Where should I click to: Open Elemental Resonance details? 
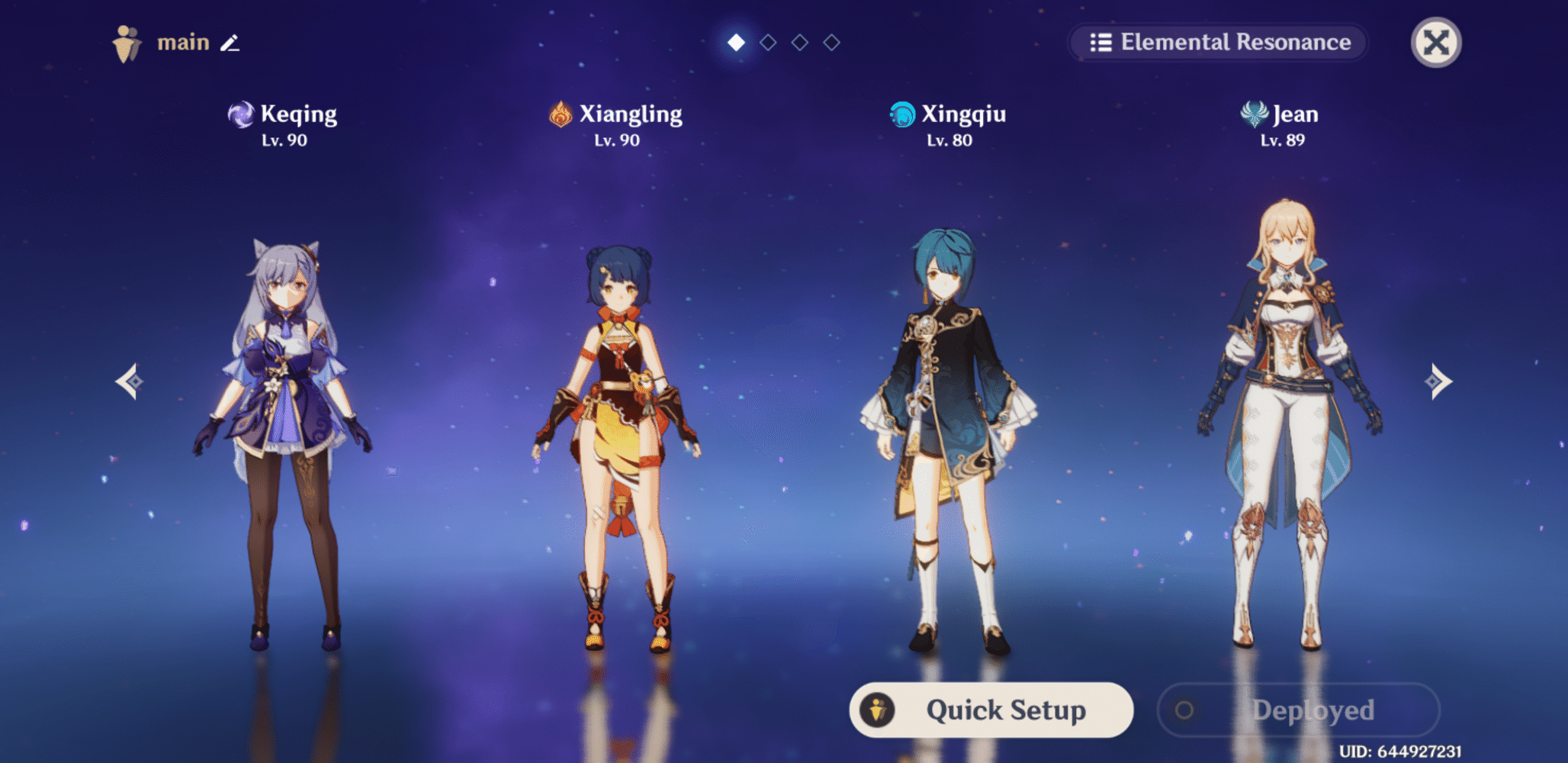1219,43
